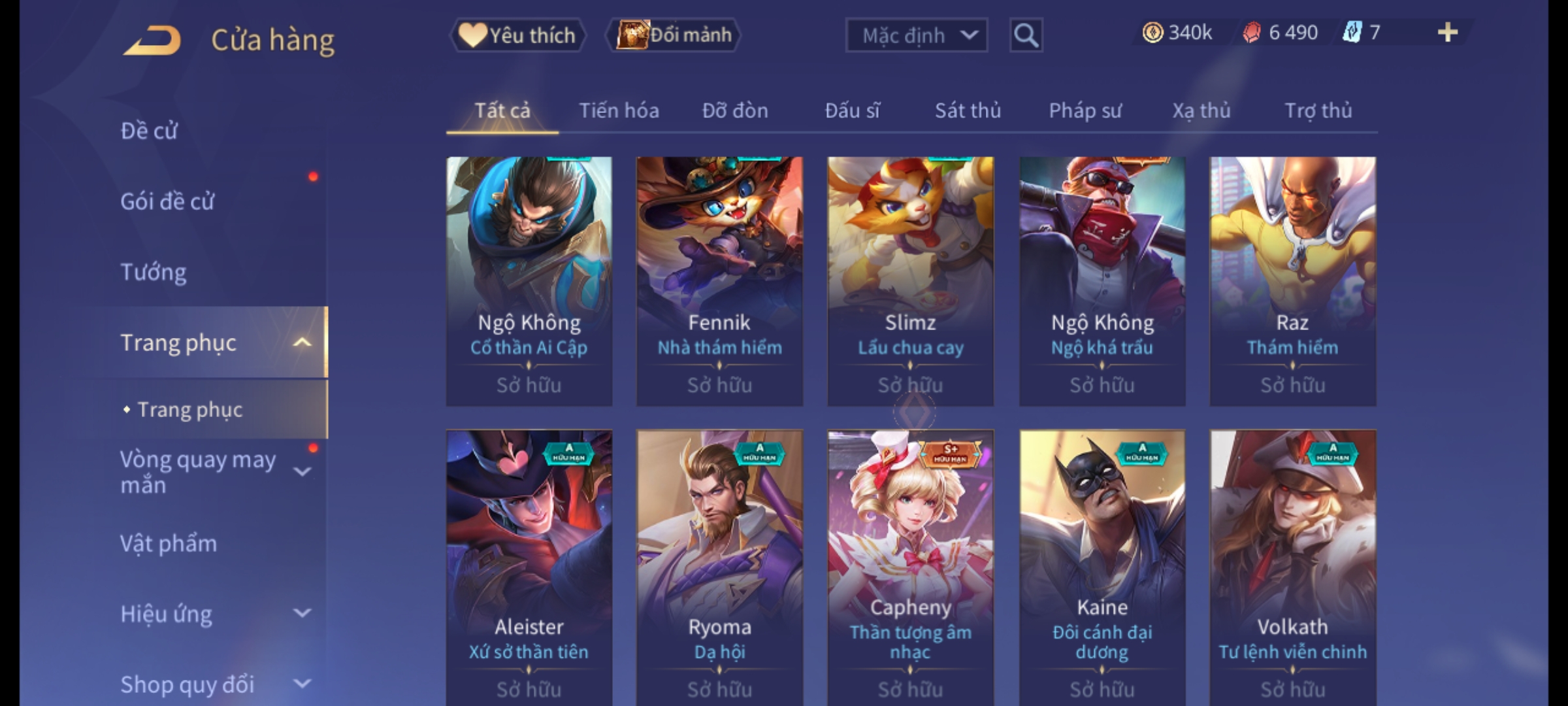Open the Yêu thích favorites list
The image size is (1568, 706).
[517, 35]
